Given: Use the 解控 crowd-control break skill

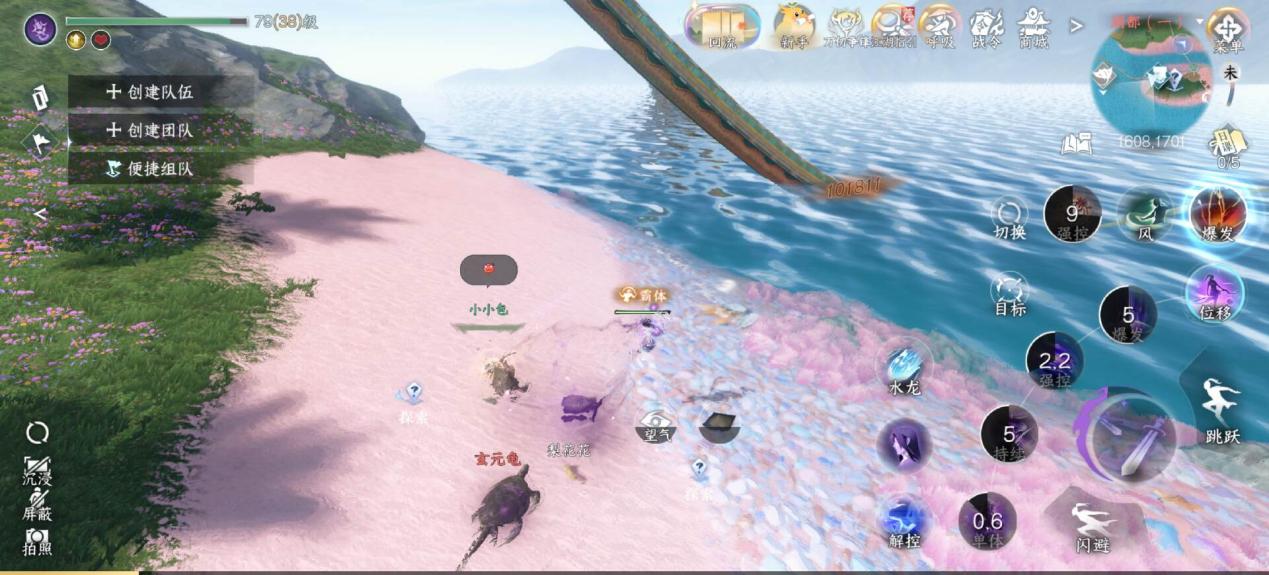Looking at the screenshot, I should pos(904,521).
